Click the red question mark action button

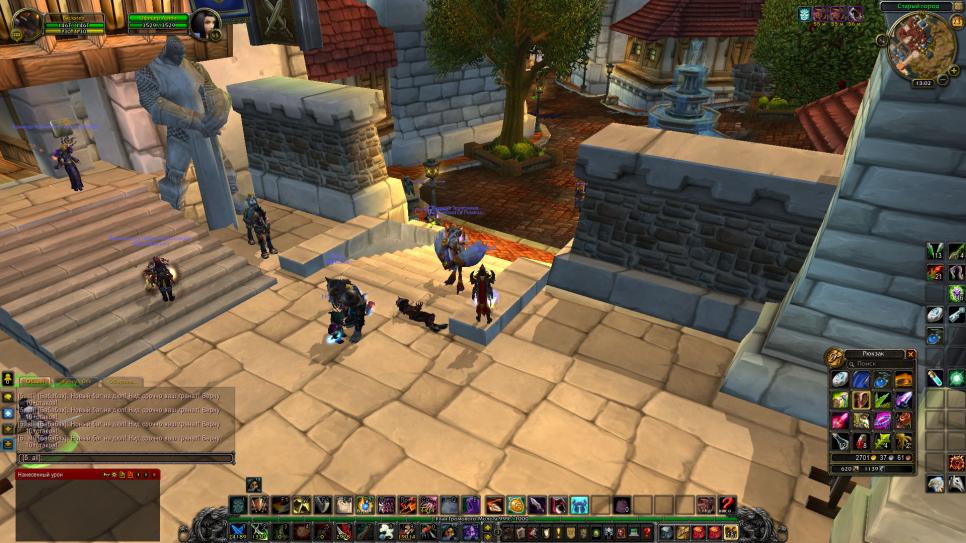pos(728,505)
